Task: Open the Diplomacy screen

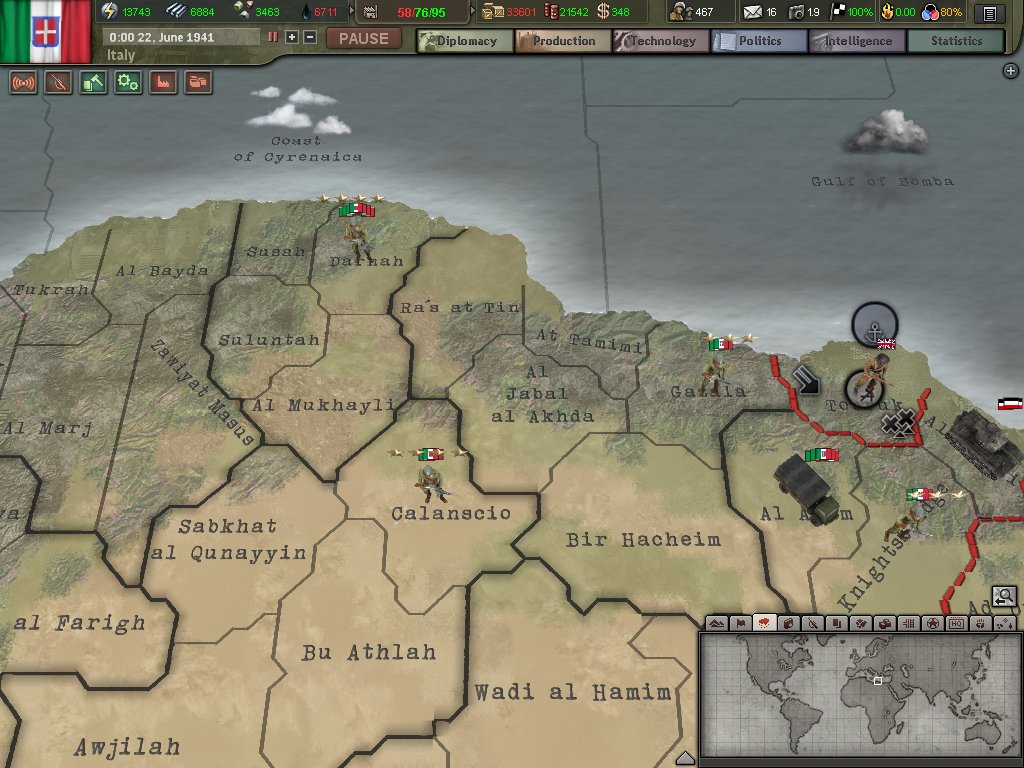Action: pos(465,41)
